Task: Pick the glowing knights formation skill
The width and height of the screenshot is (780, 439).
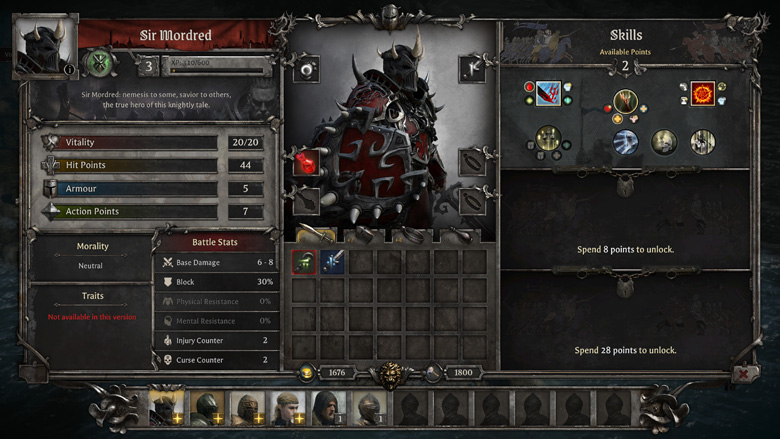Action: pyautogui.click(x=547, y=139)
